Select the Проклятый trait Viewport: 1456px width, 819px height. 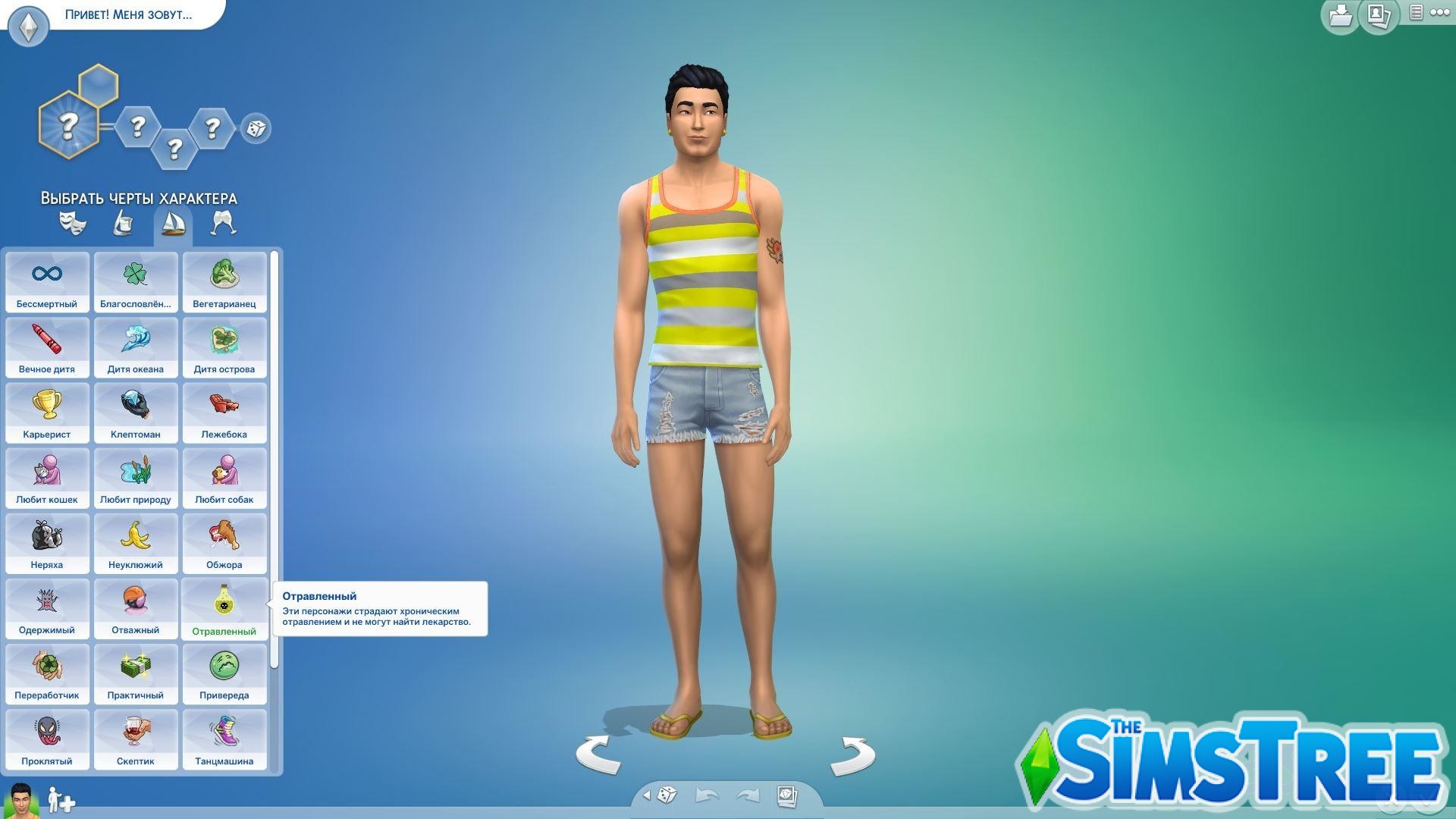(47, 740)
